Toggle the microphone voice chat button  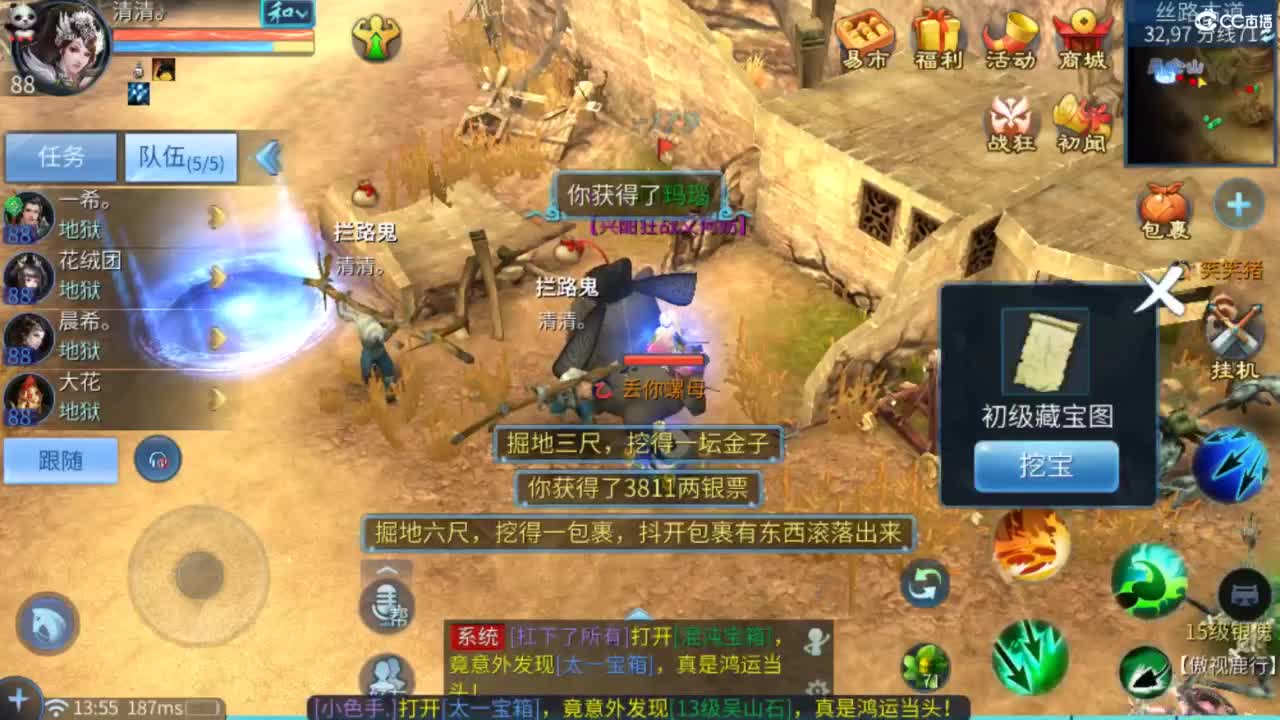(x=386, y=602)
